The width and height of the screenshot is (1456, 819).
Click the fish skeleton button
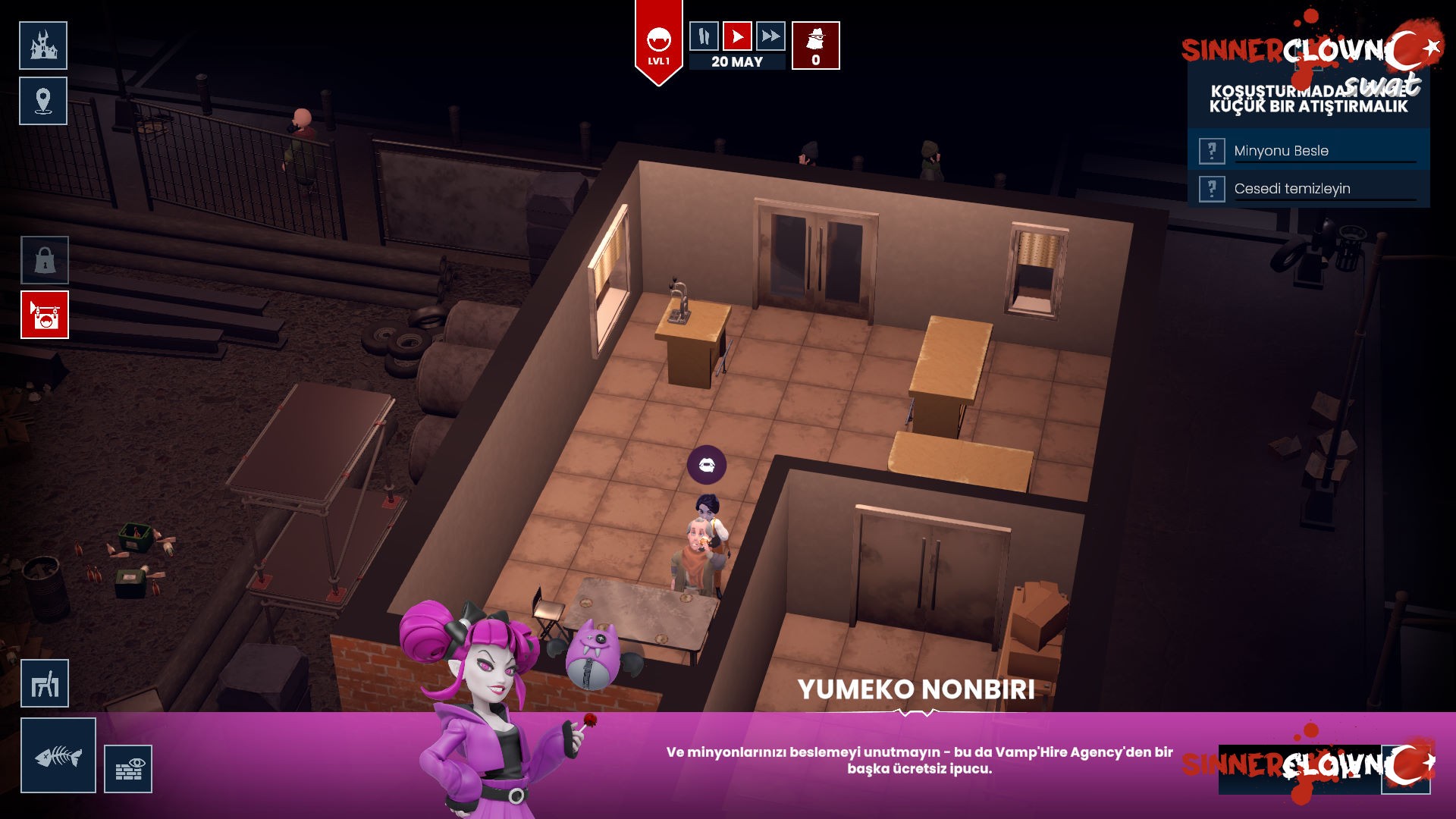tap(58, 755)
